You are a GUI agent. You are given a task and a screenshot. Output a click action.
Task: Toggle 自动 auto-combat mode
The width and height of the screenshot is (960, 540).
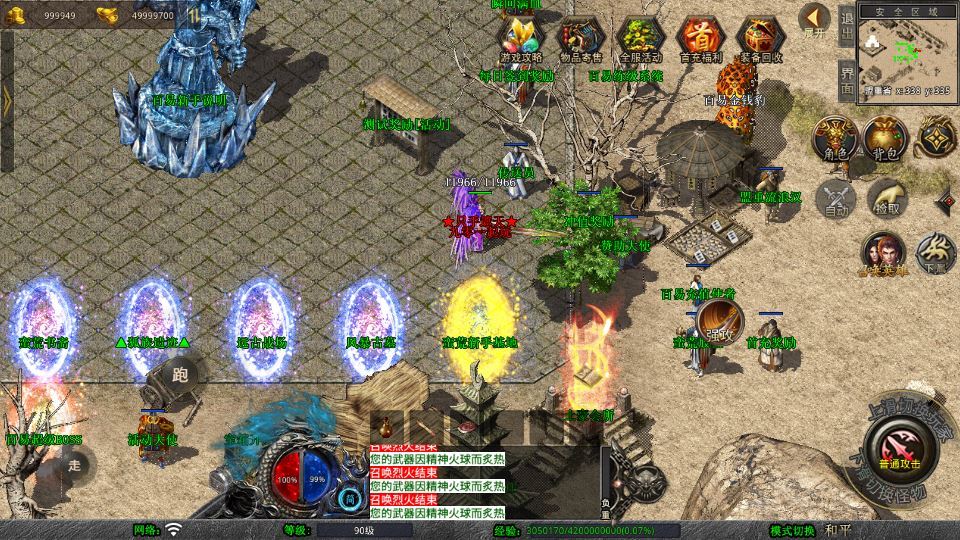(x=835, y=197)
